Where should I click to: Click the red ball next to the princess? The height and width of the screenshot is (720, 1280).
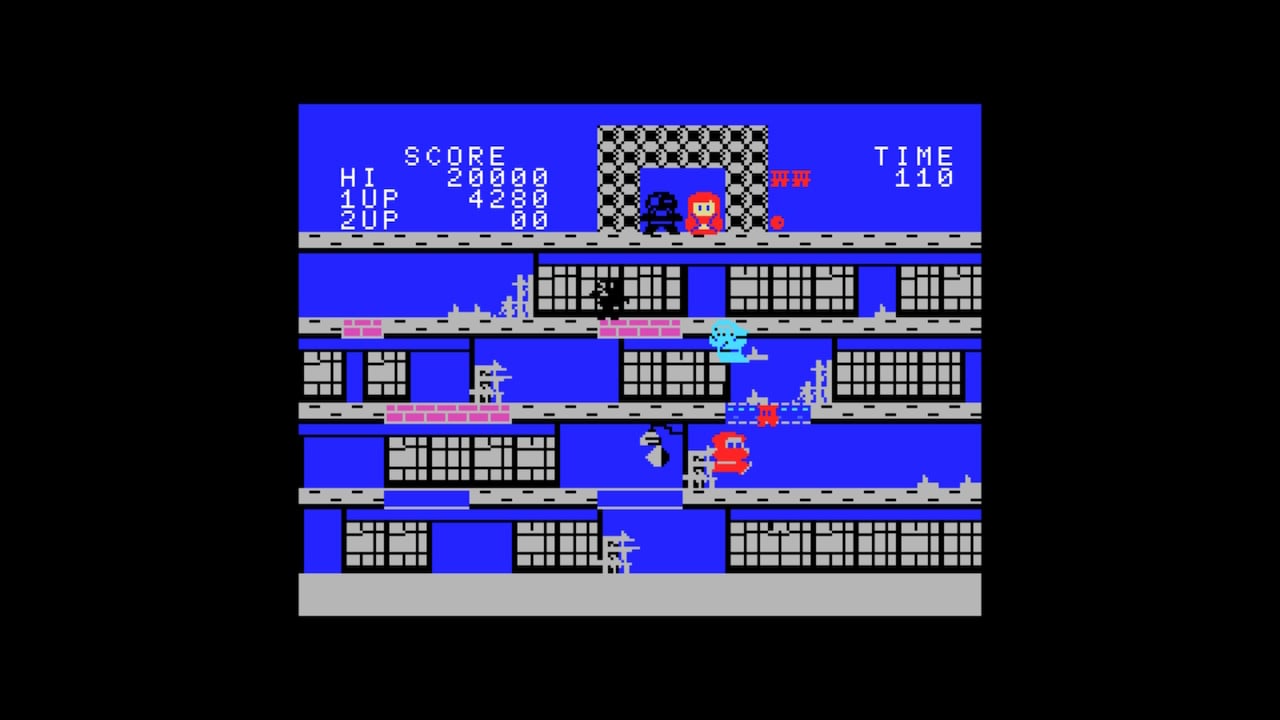coord(777,222)
